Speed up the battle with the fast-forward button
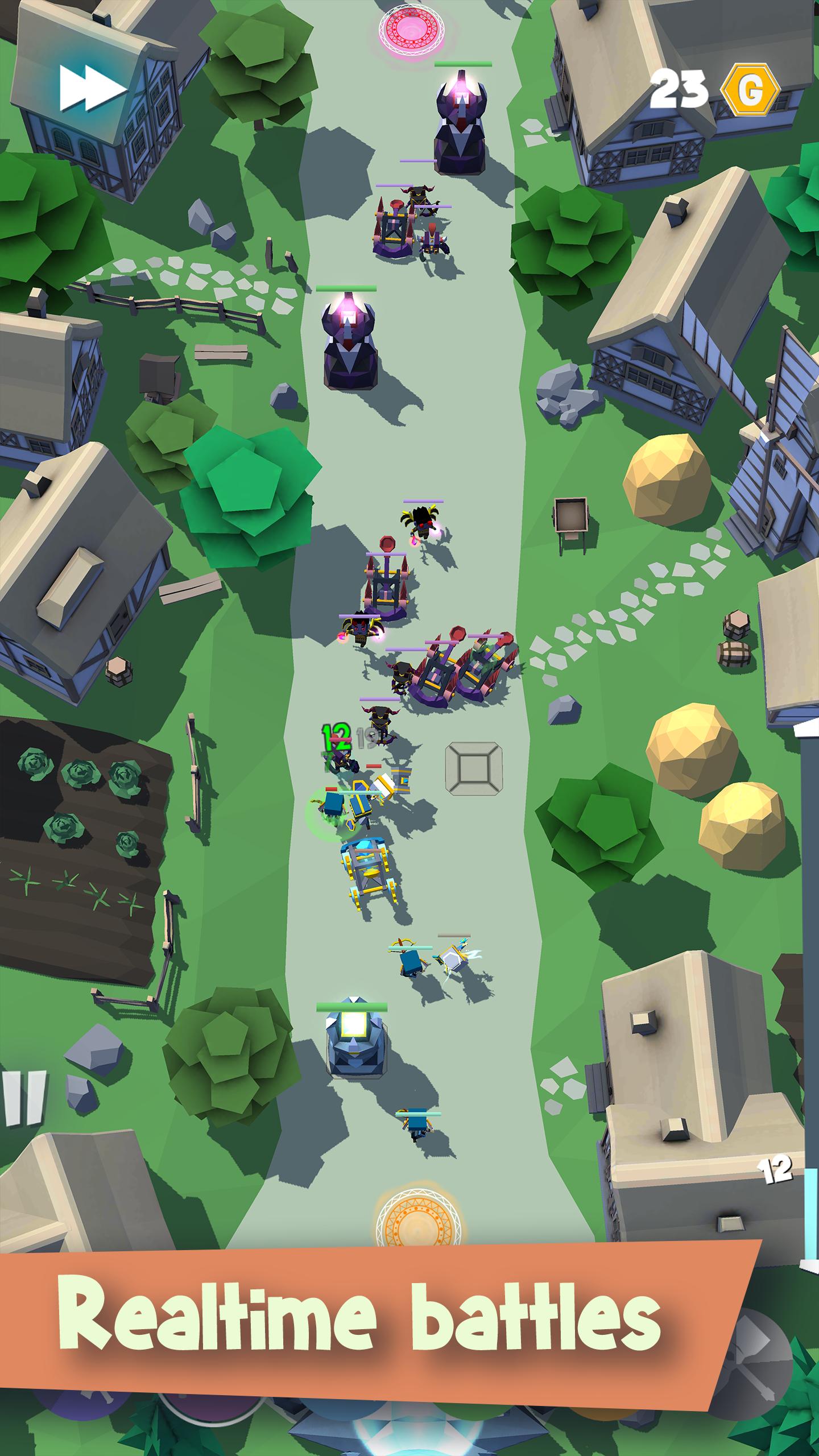This screenshot has width=819, height=1456. 92,88
